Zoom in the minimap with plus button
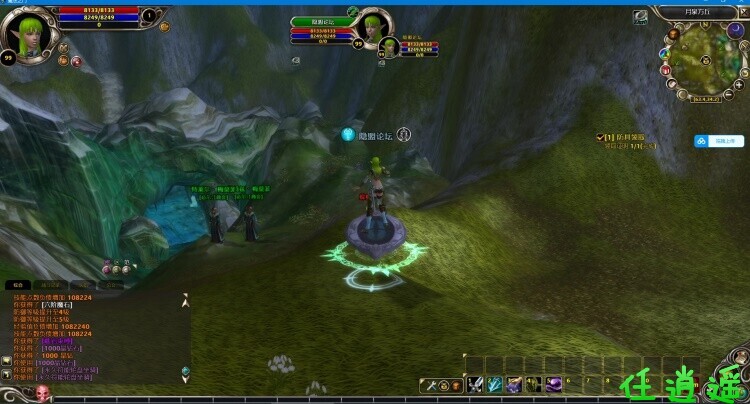The image size is (750, 404). pyautogui.click(x=740, y=84)
